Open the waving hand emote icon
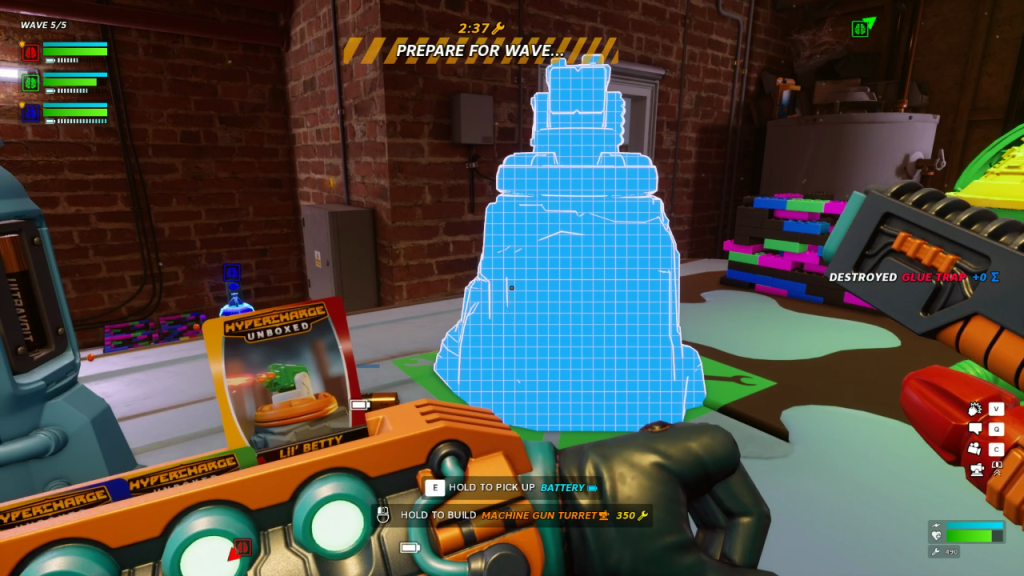This screenshot has width=1024, height=576. pos(975,409)
